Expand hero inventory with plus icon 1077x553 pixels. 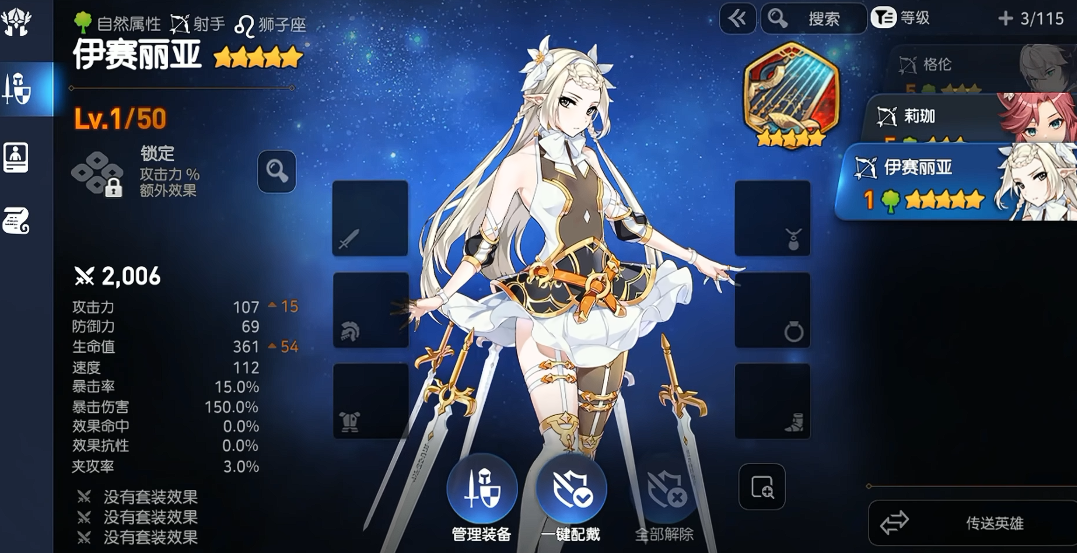tap(1005, 18)
